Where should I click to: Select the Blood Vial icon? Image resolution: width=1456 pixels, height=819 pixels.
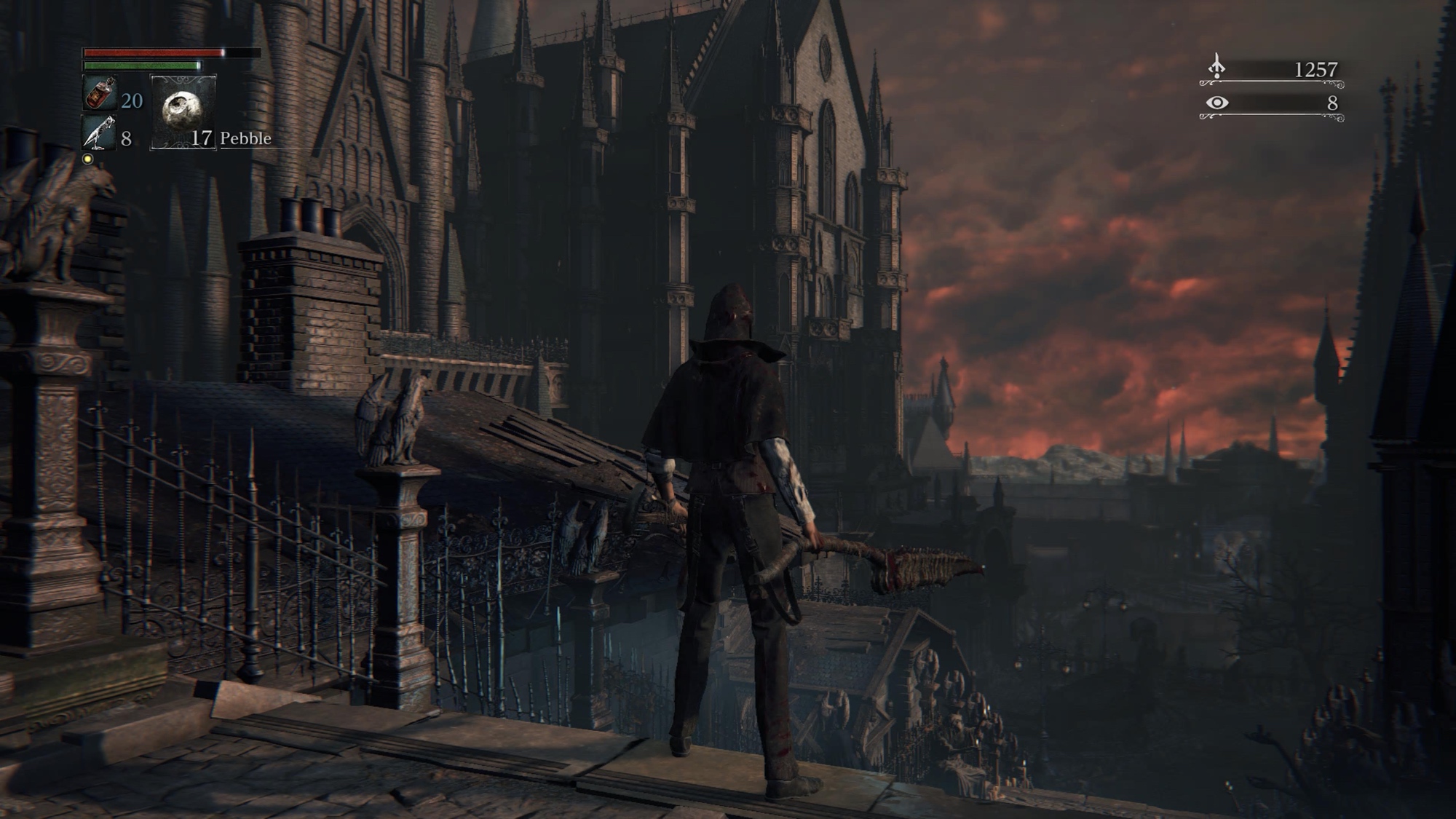click(99, 93)
